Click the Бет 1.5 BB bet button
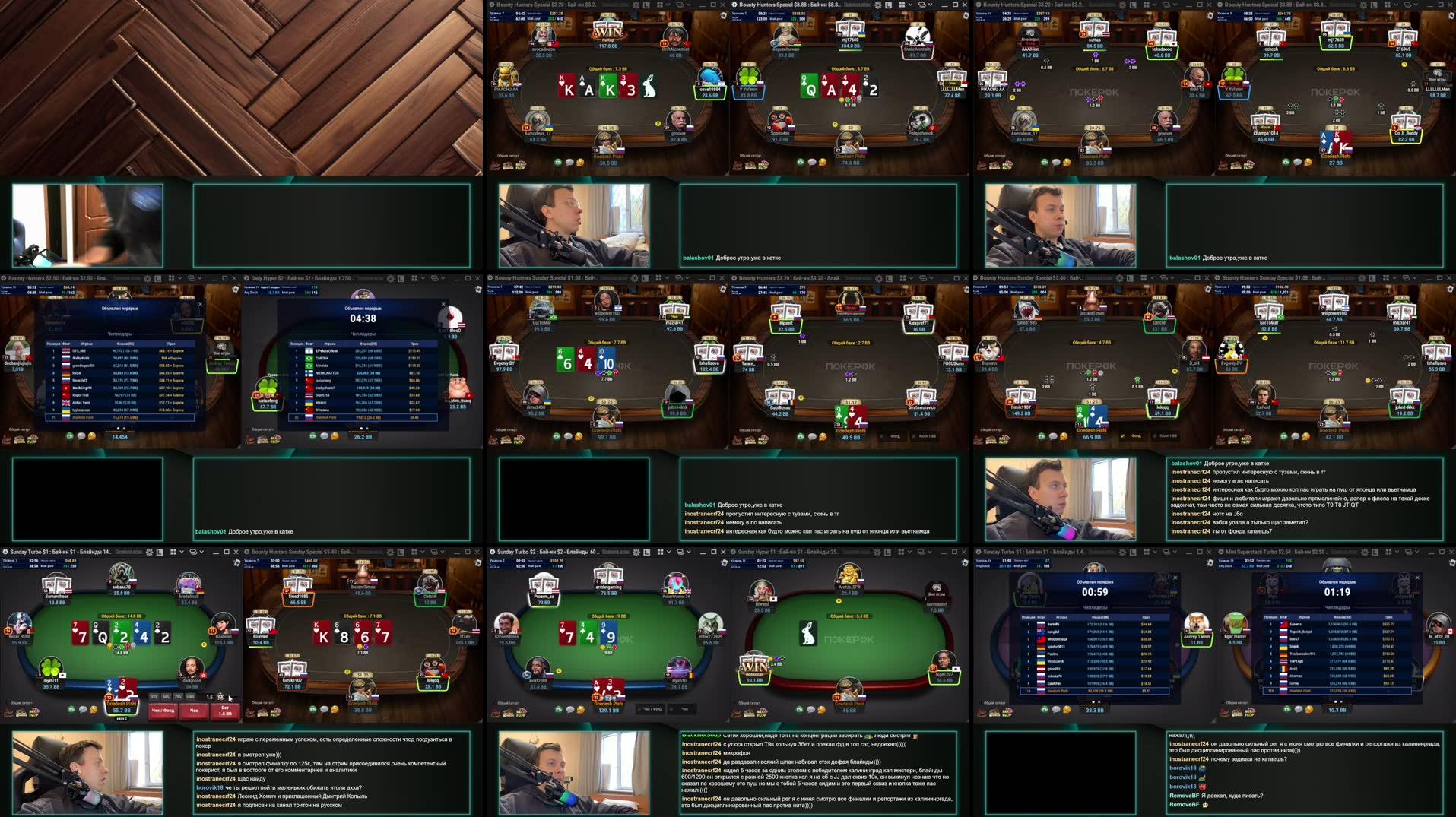The image size is (1456, 817). [x=227, y=709]
